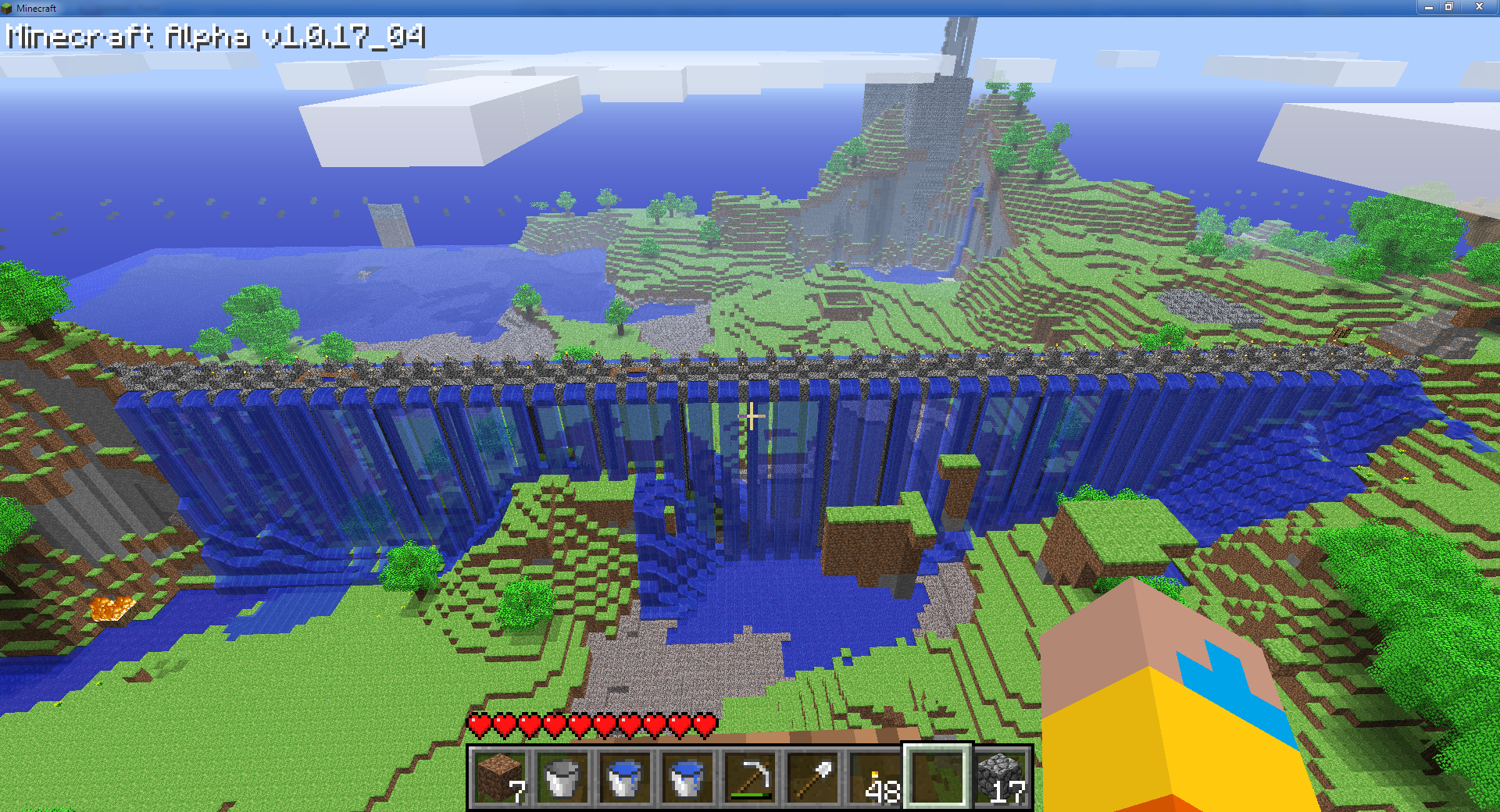Screen dimensions: 1500x812
Task: Choose the empty bucket in the hotbar
Action: coord(562,778)
